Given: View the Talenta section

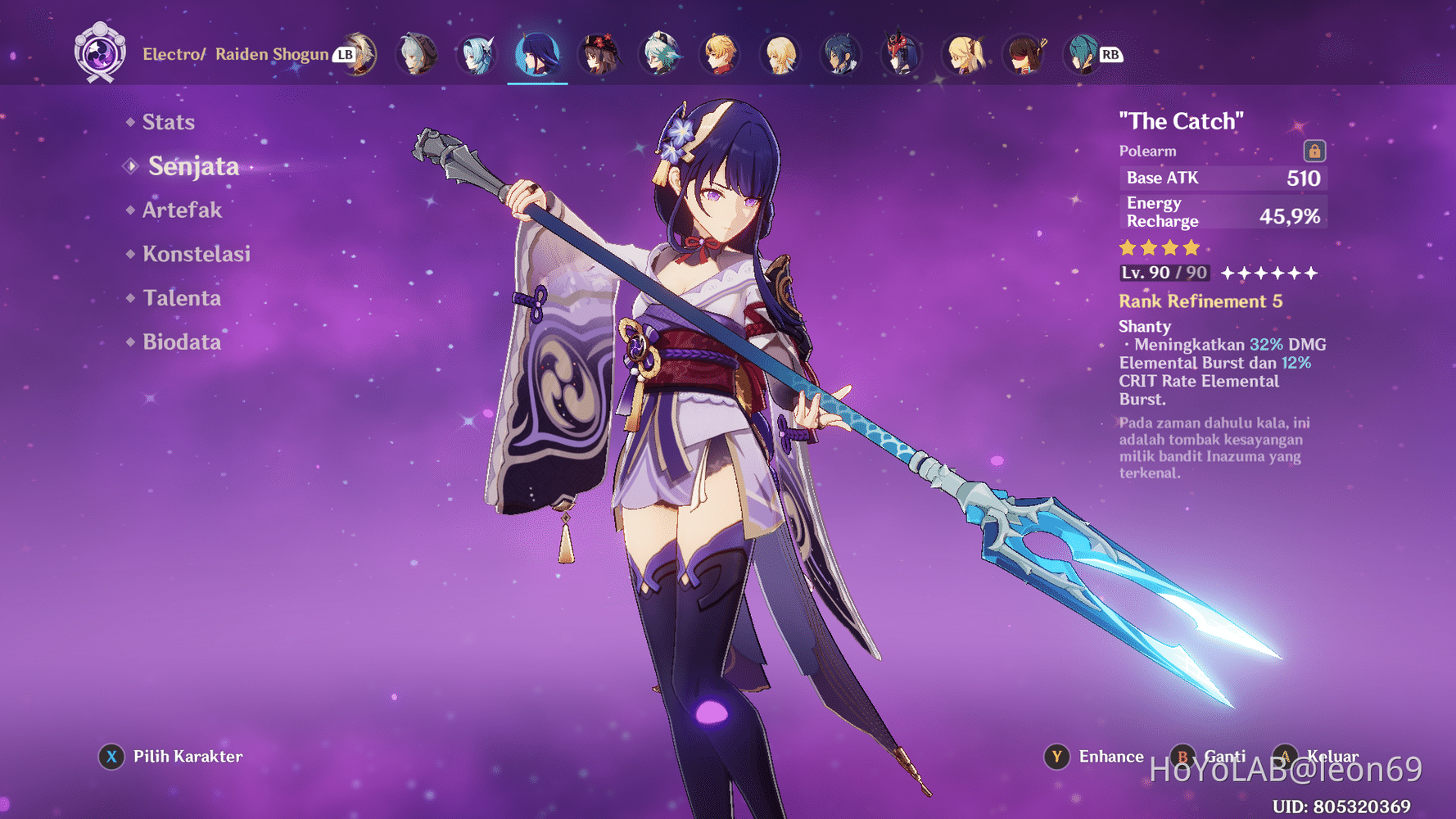Looking at the screenshot, I should [182, 298].
